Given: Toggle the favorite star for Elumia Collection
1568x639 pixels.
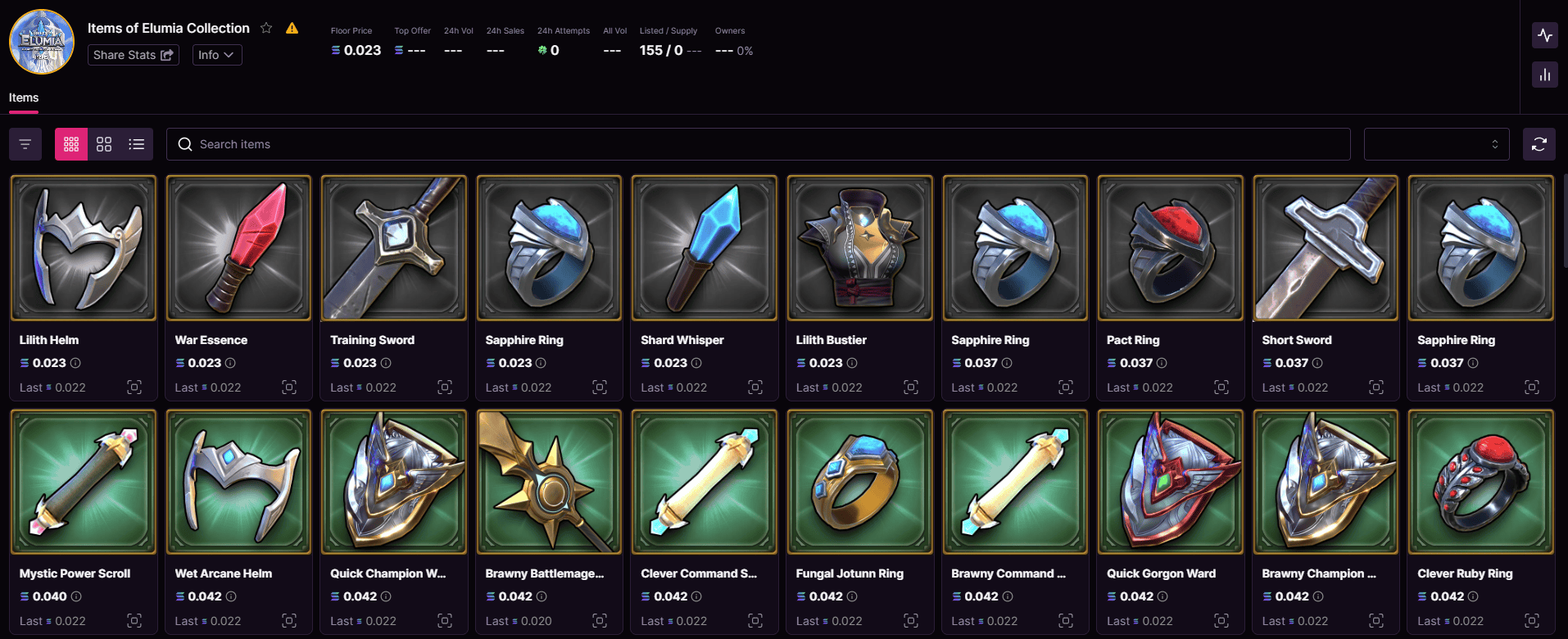Looking at the screenshot, I should 265,27.
